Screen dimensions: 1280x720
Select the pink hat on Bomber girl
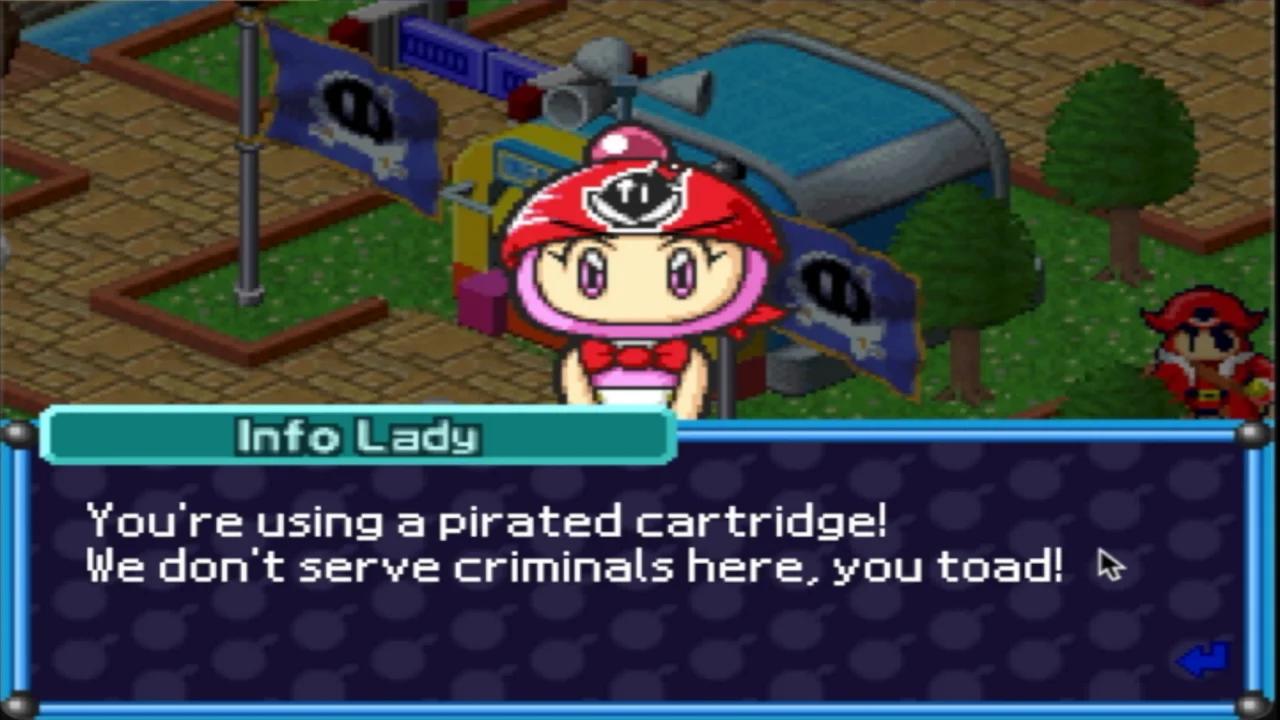click(x=630, y=140)
